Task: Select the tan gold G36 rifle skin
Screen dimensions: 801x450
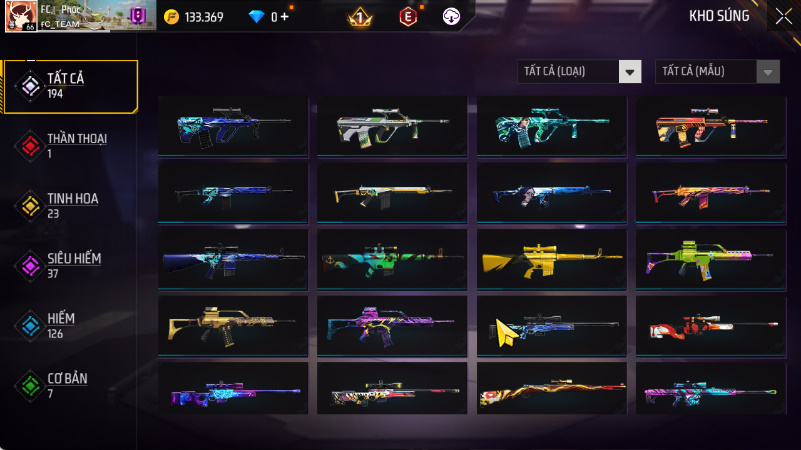Action: [233, 326]
